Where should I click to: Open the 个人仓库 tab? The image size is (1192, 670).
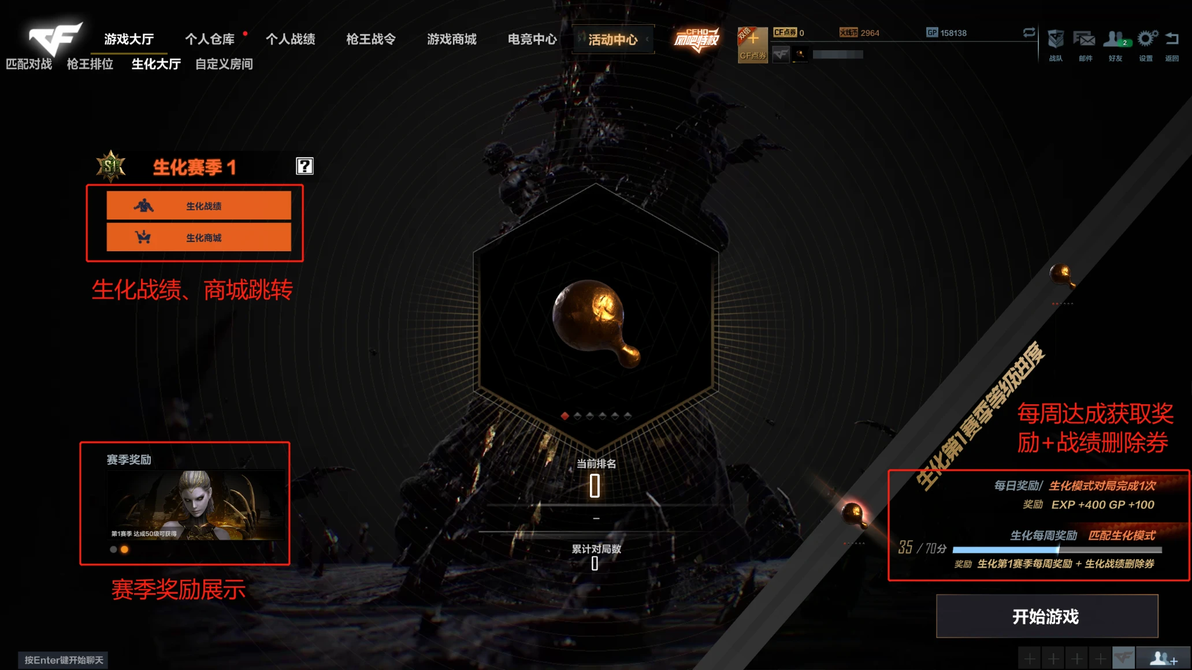point(210,40)
